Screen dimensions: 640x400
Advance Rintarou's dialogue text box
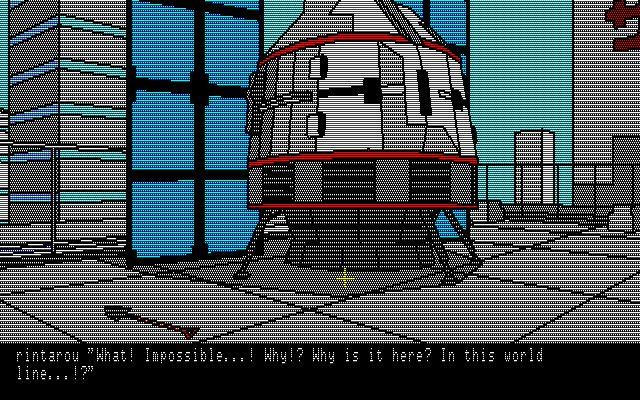point(320,366)
